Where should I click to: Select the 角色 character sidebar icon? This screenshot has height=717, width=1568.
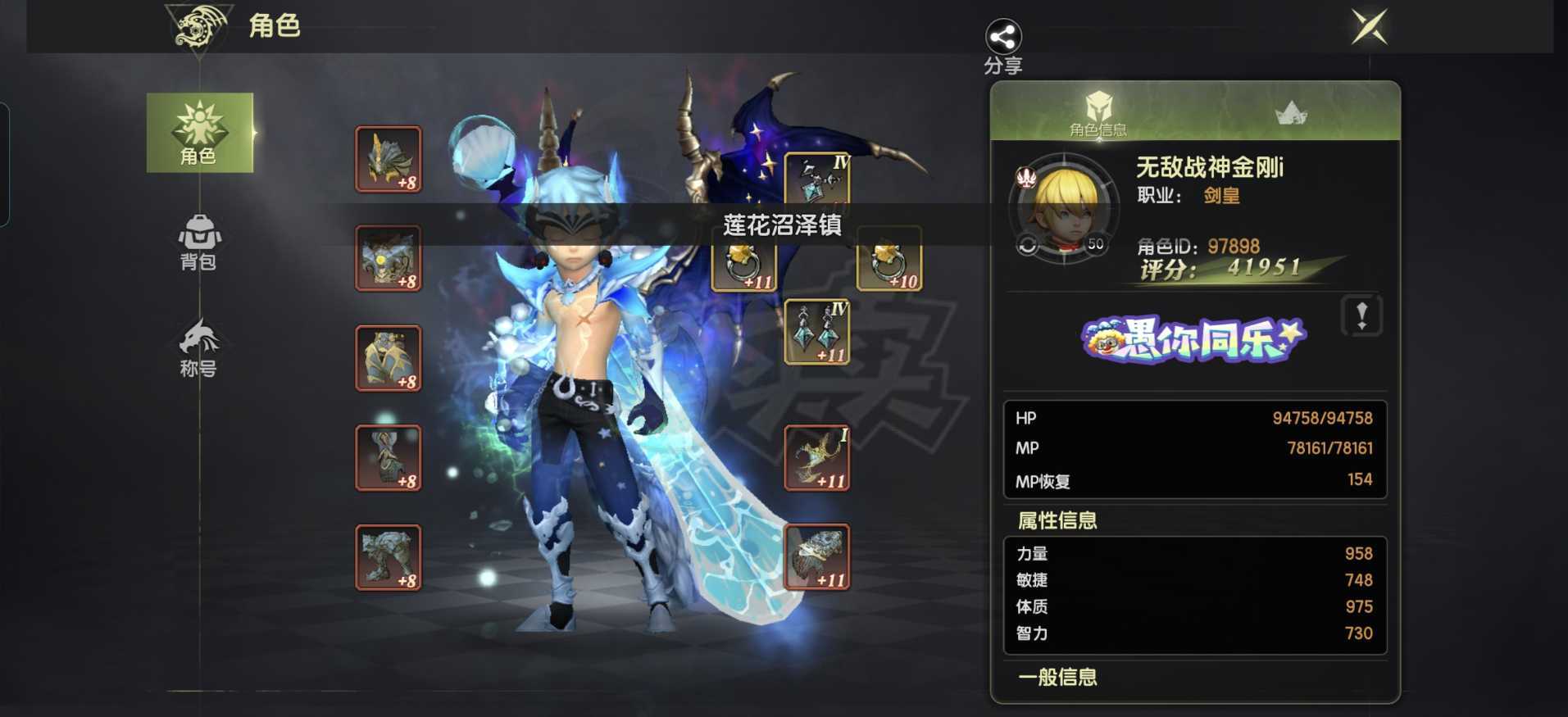pyautogui.click(x=199, y=133)
